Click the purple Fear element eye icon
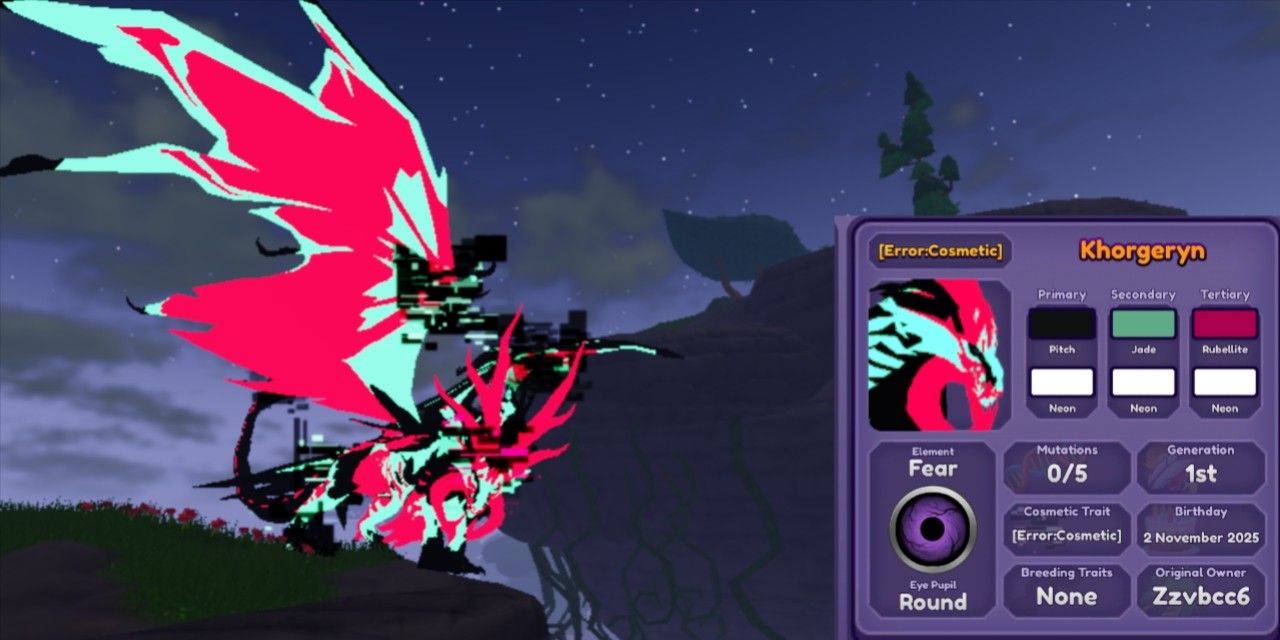The image size is (1280, 640). coord(932,530)
